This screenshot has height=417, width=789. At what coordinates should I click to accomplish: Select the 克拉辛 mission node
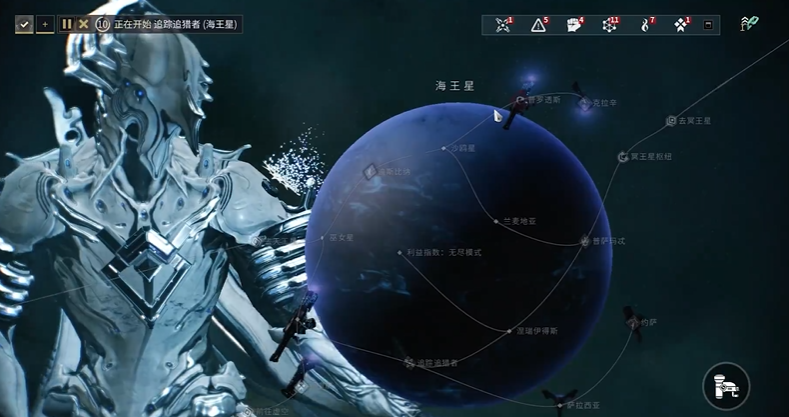pos(585,103)
